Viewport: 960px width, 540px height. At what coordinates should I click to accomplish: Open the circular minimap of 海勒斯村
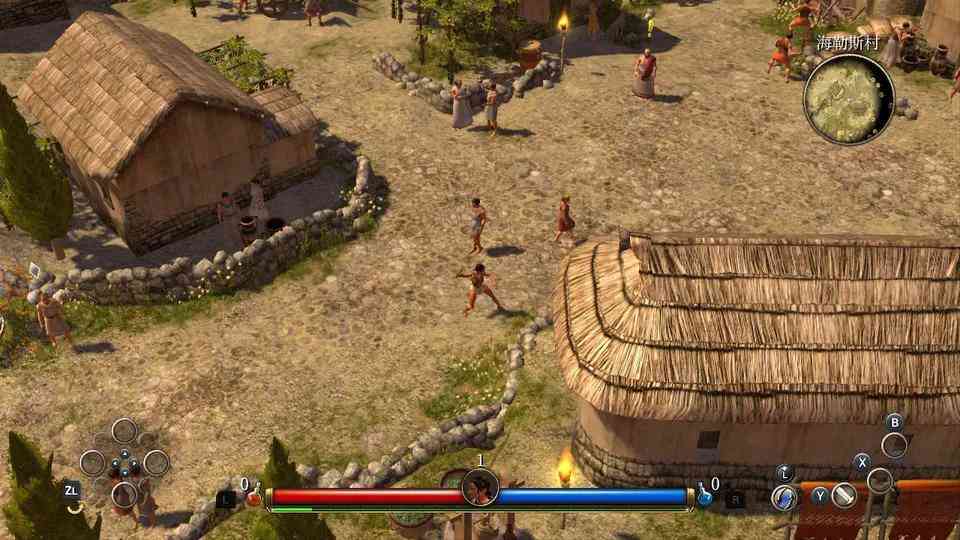tap(849, 99)
